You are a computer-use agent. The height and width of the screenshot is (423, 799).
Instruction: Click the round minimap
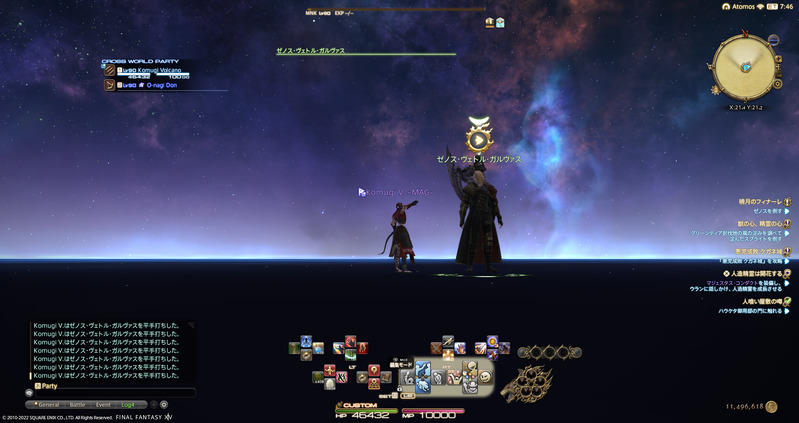coord(745,65)
